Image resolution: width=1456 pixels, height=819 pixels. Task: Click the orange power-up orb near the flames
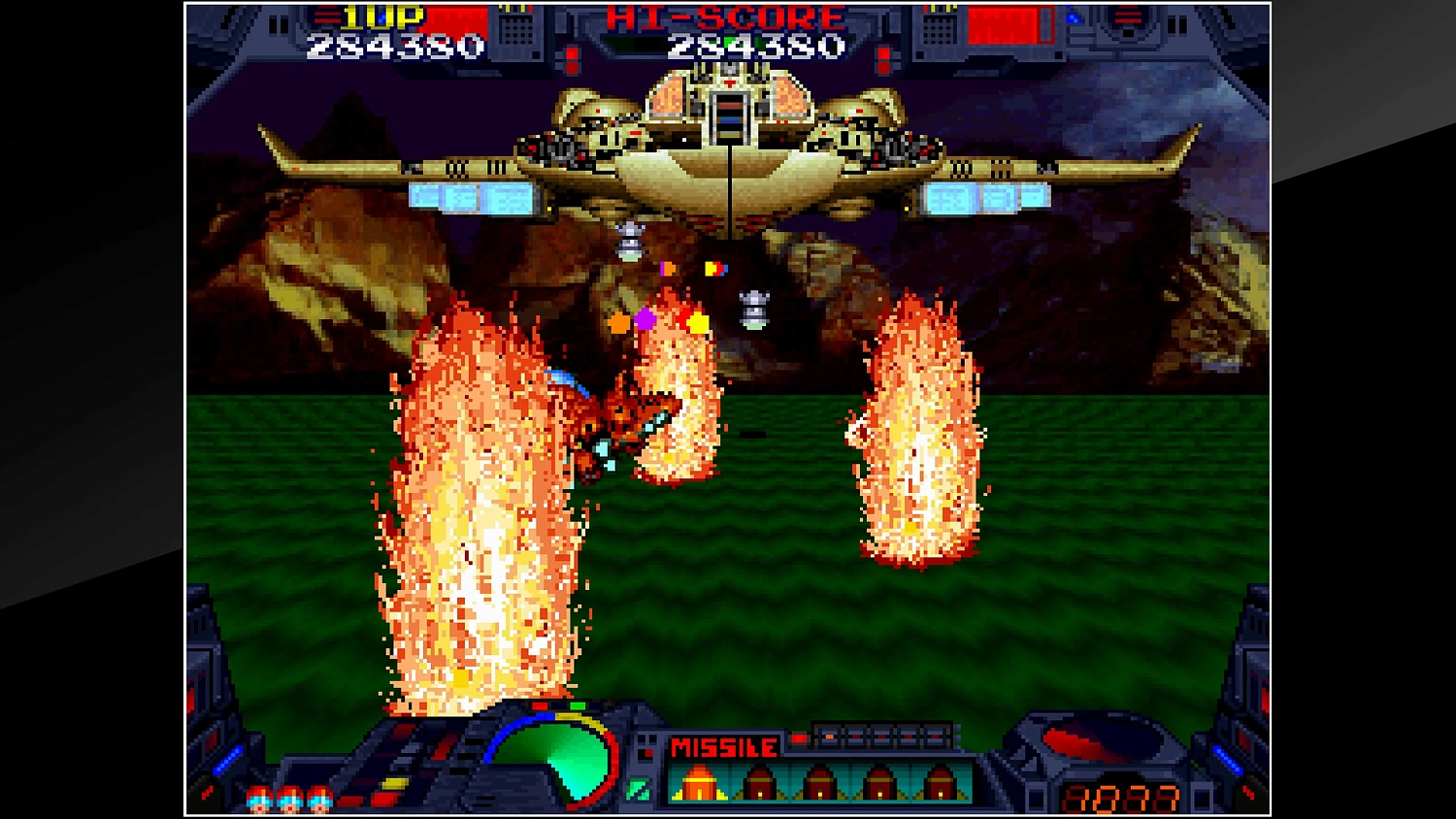[x=617, y=322]
